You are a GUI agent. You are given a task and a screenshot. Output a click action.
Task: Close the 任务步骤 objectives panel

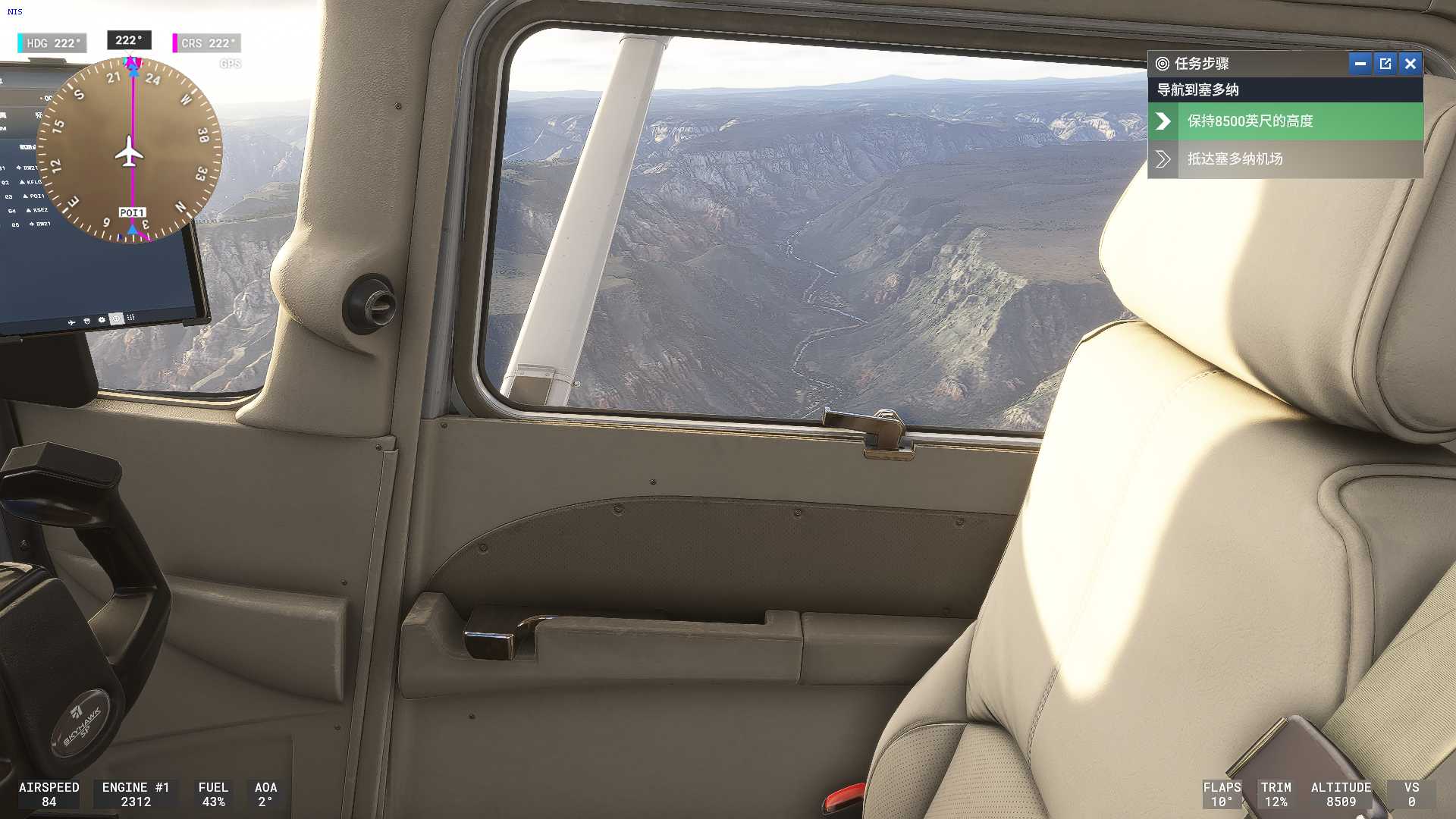(1410, 64)
